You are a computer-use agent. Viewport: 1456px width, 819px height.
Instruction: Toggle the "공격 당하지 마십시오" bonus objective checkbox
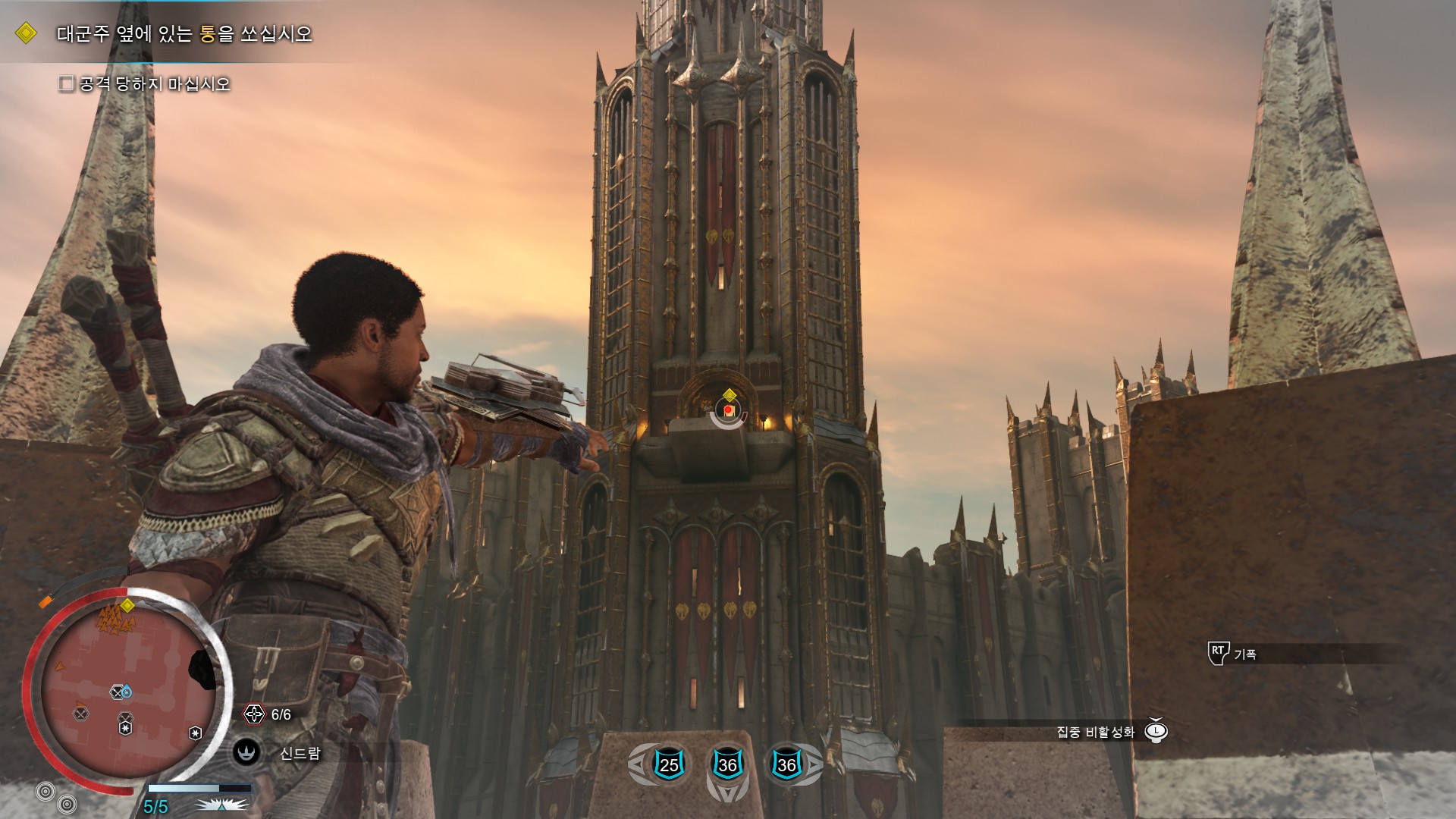(67, 83)
